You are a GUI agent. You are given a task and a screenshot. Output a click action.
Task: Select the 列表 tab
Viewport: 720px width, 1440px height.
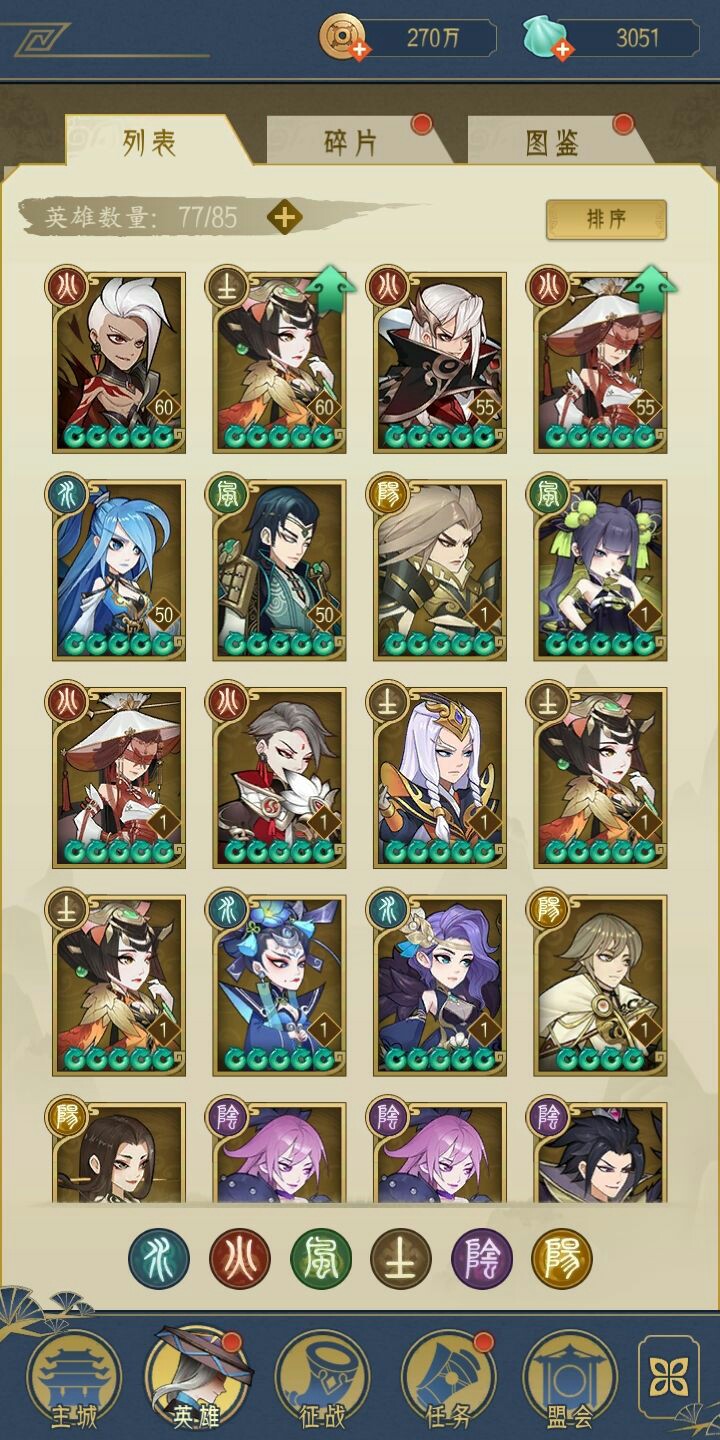[150, 143]
